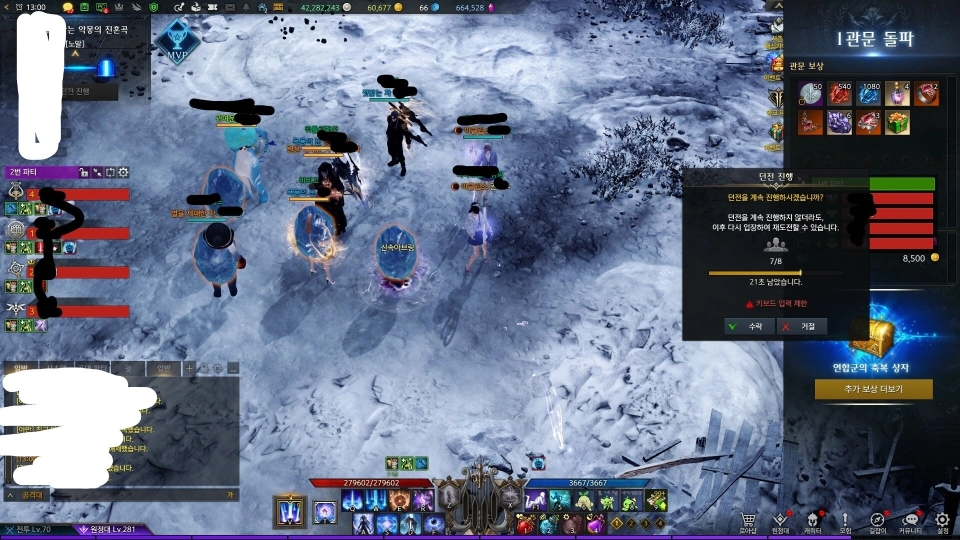The width and height of the screenshot is (960, 540).
Task: Use the red health potion slot
Action: coord(523,523)
